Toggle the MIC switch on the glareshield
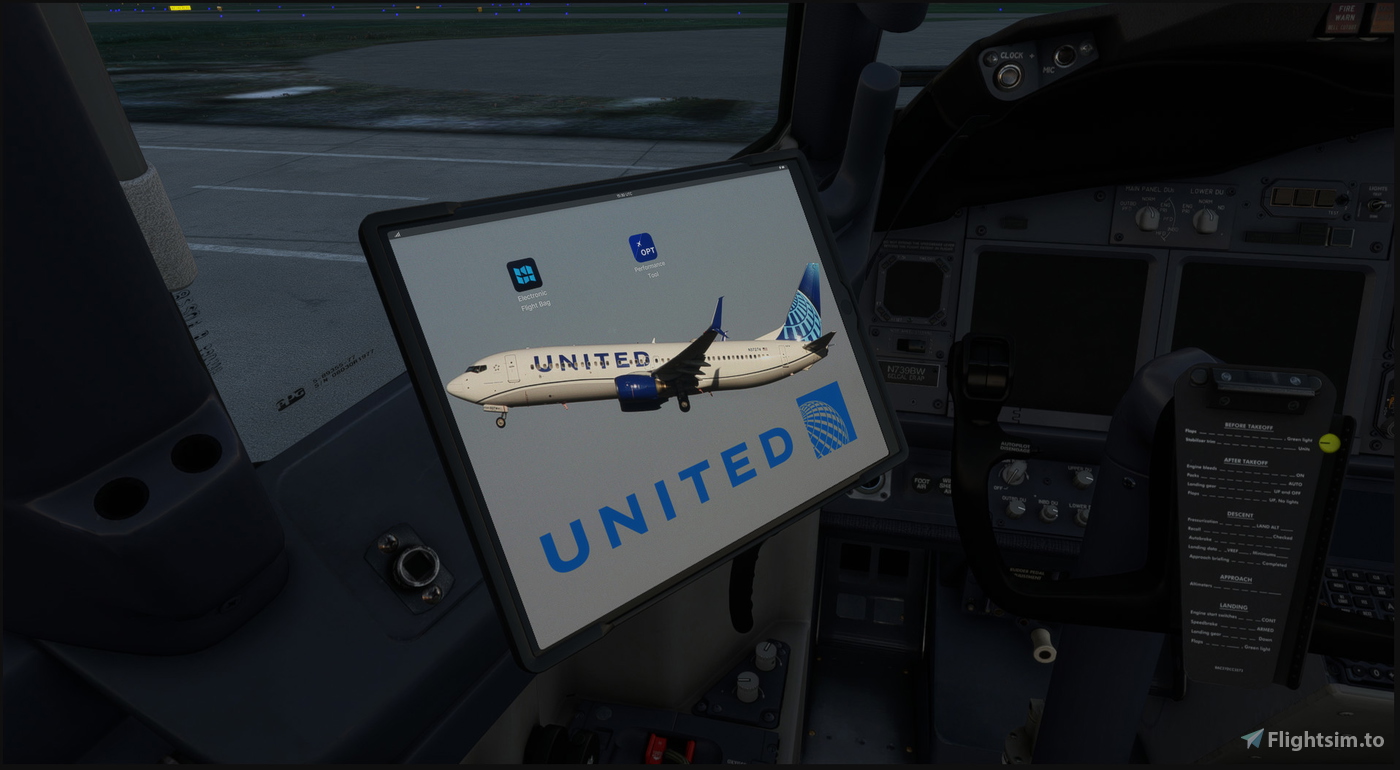 pos(1063,57)
